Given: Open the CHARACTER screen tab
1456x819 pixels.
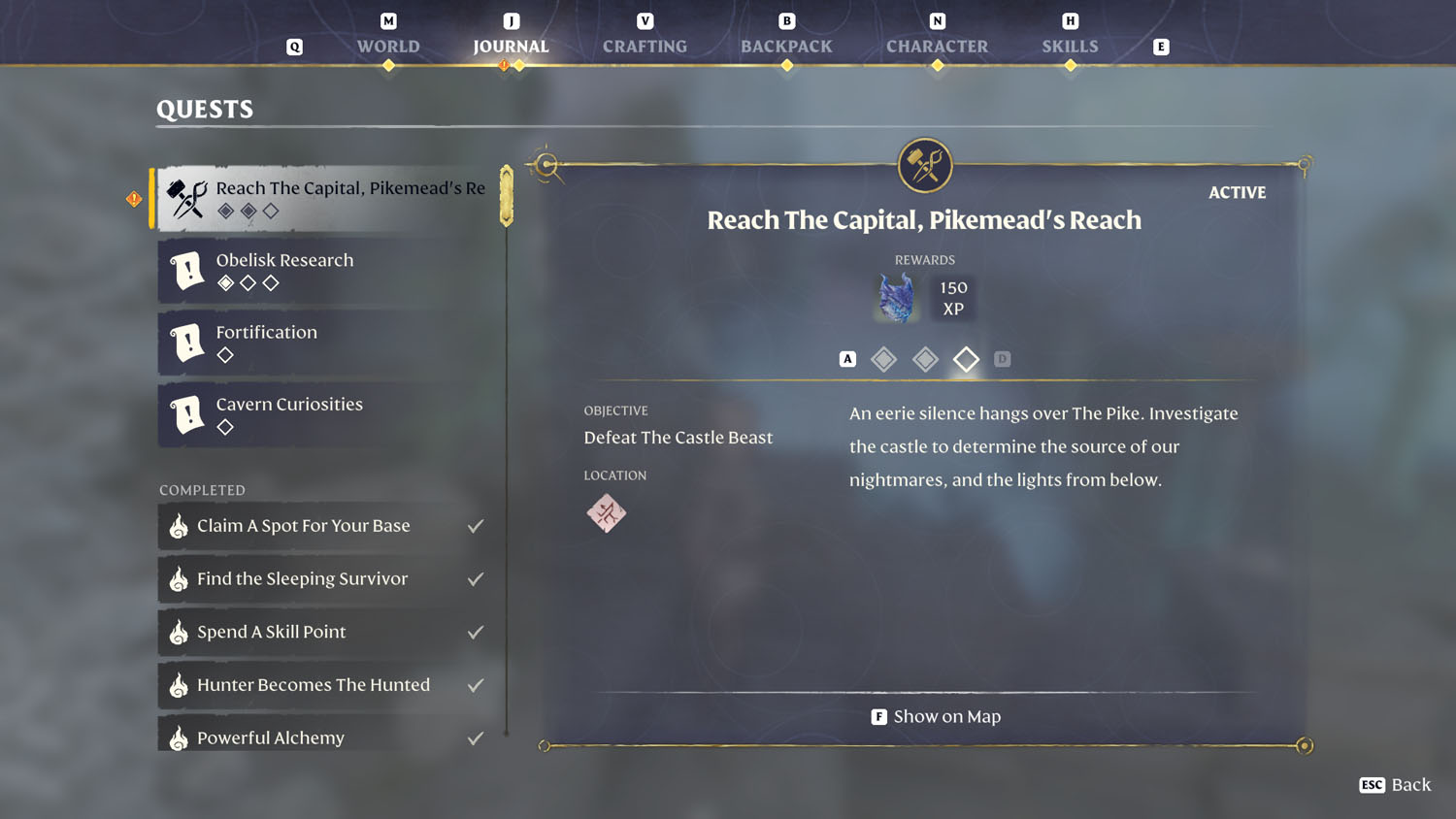Looking at the screenshot, I should 937,46.
